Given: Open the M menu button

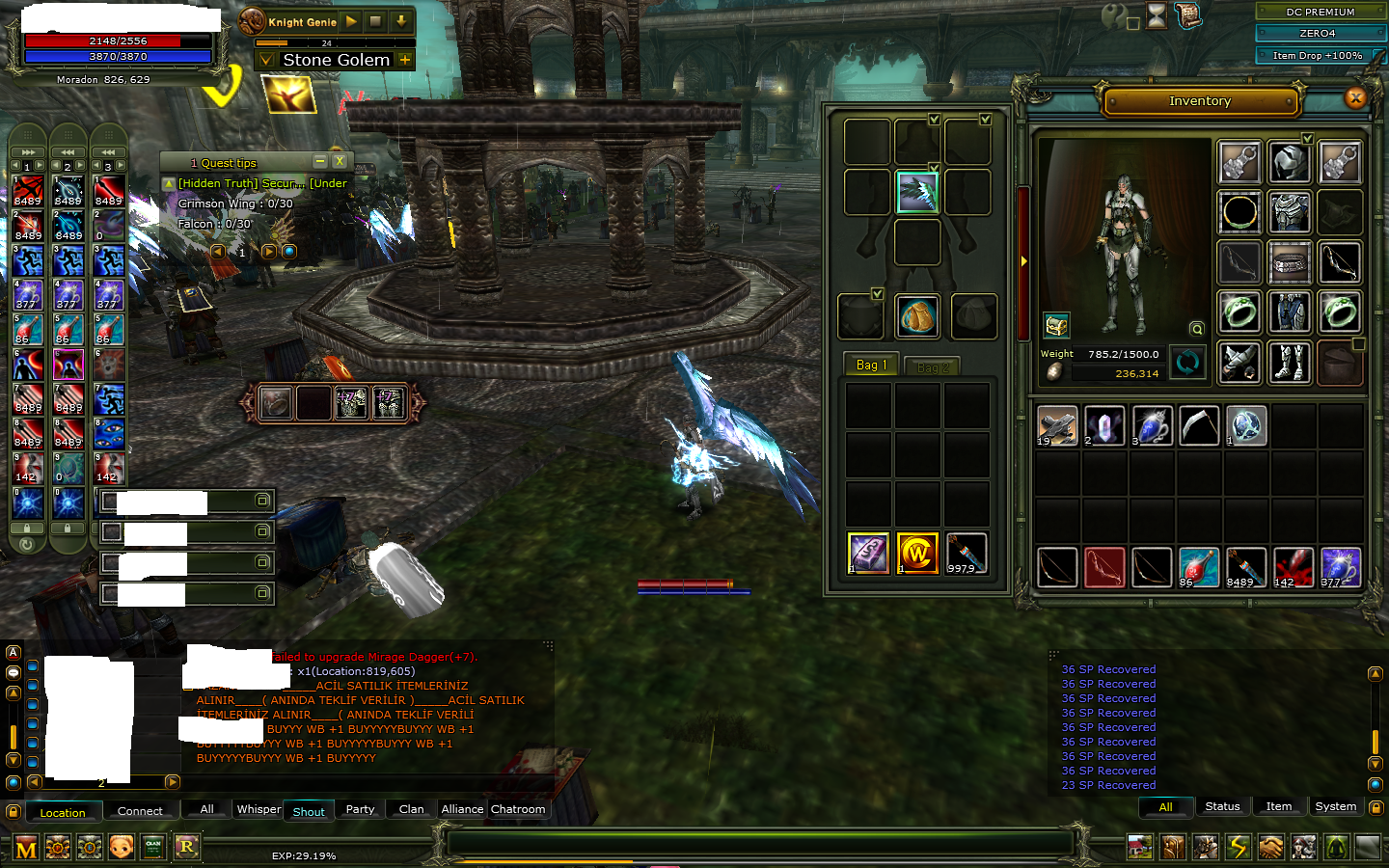Looking at the screenshot, I should coord(26,849).
